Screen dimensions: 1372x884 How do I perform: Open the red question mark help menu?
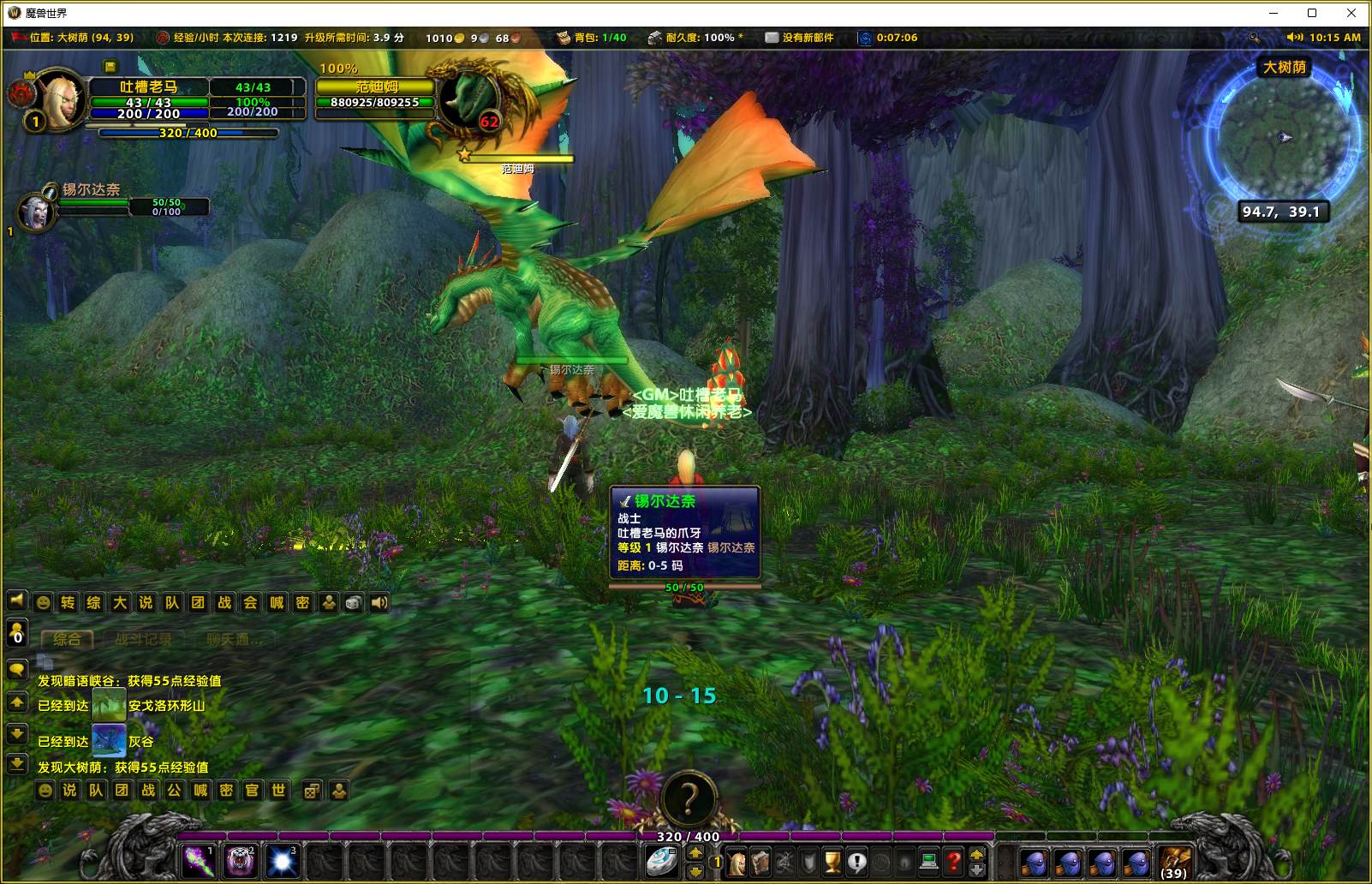tap(953, 862)
